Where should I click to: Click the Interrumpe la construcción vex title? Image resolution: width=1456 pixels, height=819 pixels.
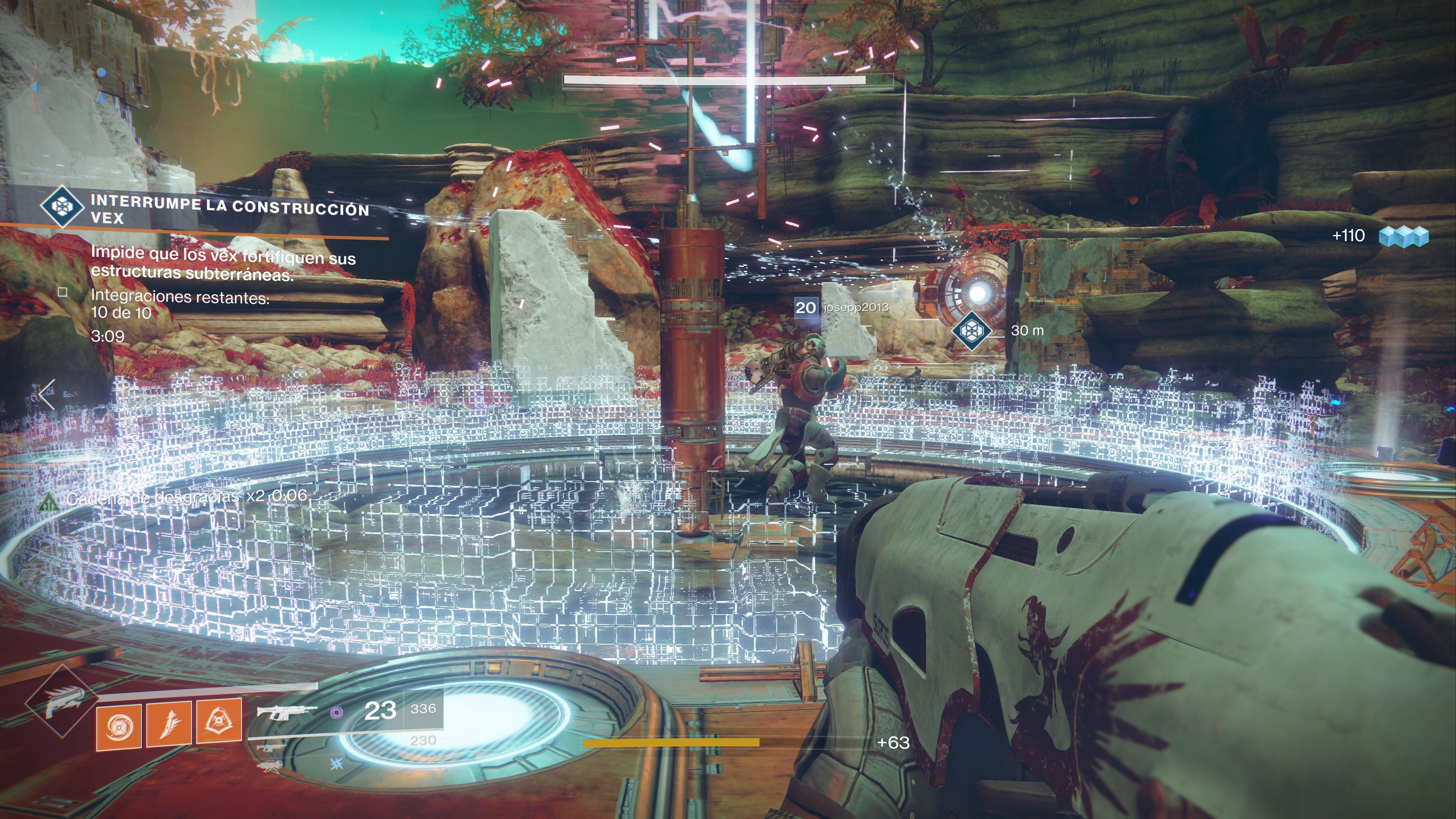coord(229,209)
